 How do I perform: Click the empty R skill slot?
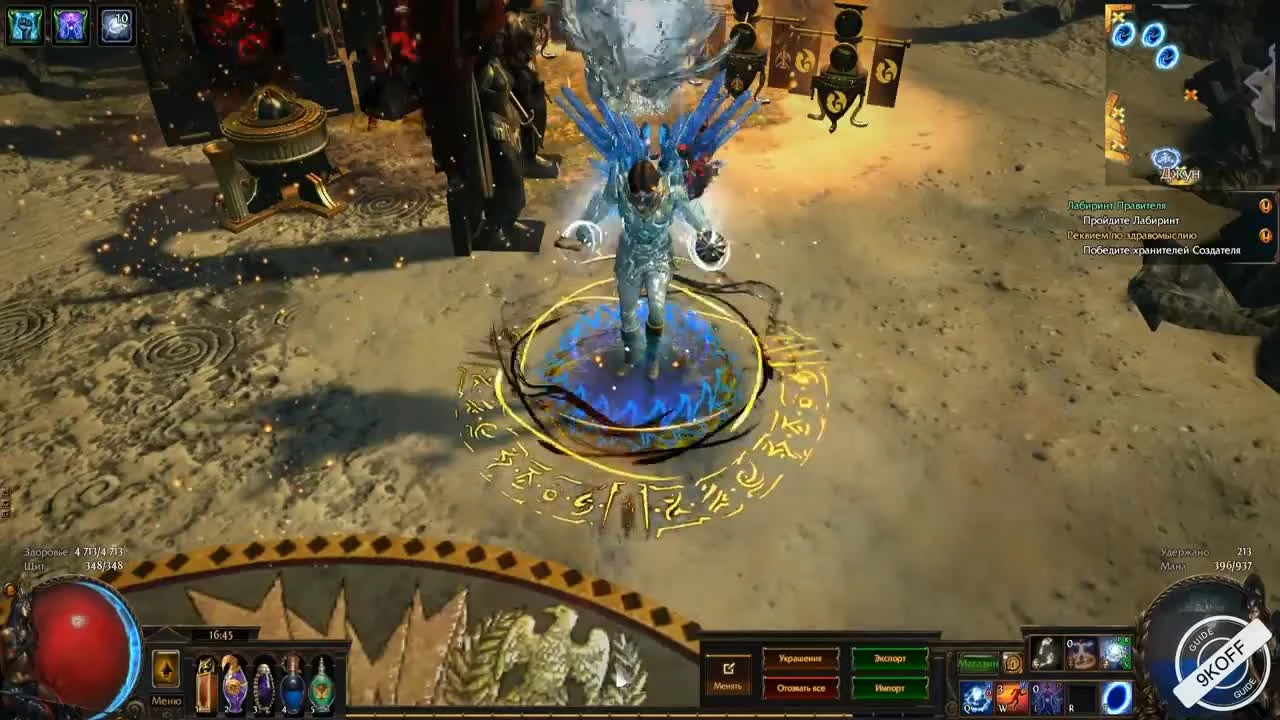pos(1082,699)
